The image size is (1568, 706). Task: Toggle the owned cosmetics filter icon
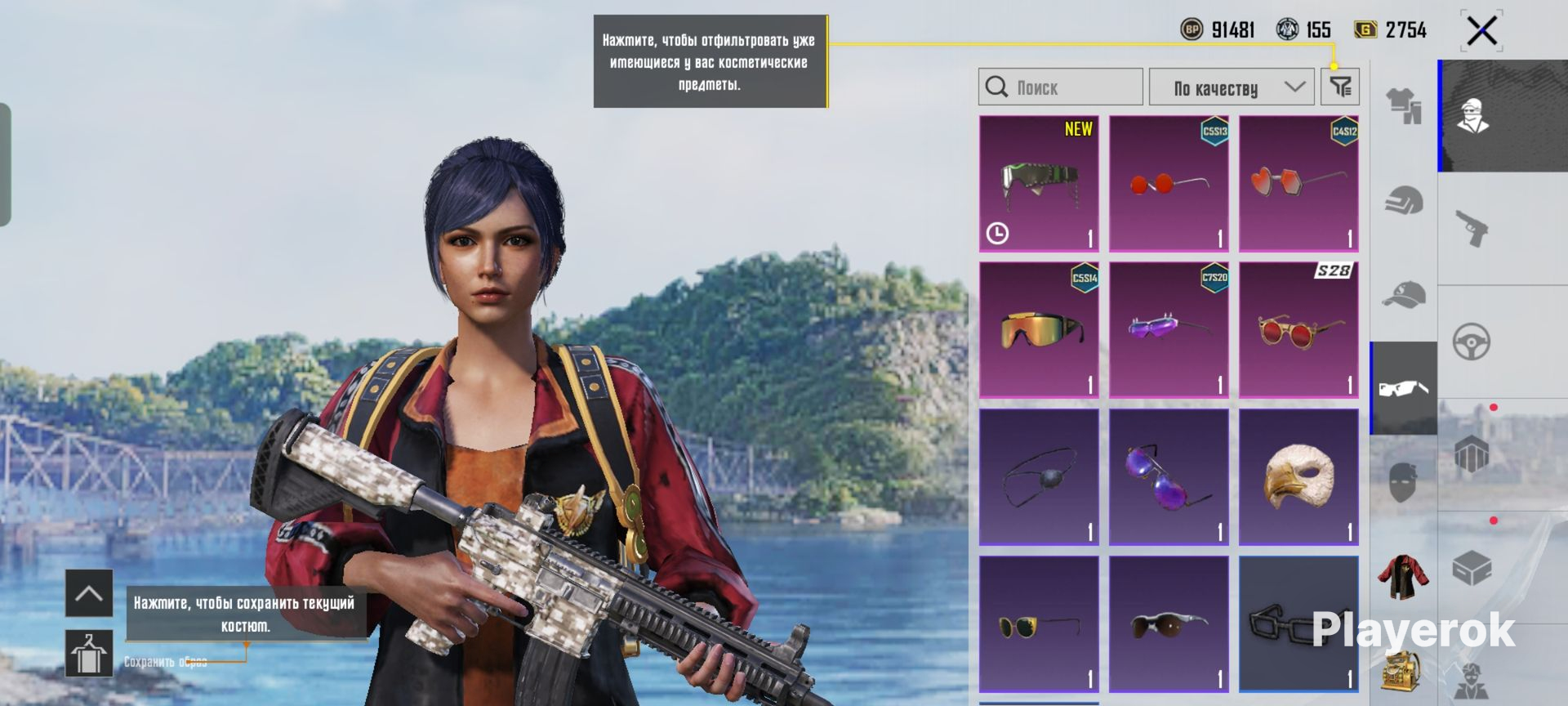(1340, 87)
